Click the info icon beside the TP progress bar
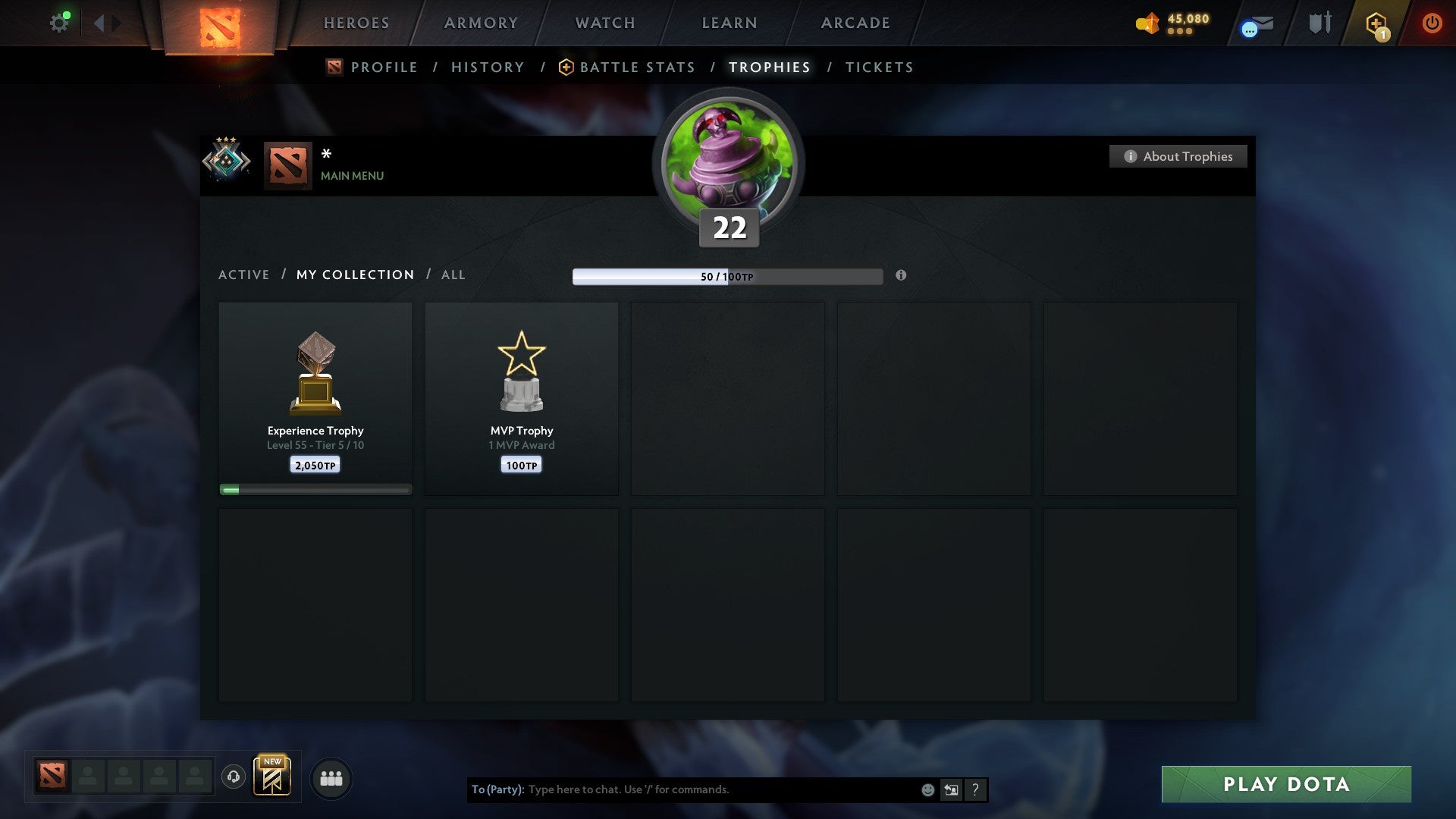Image resolution: width=1456 pixels, height=819 pixels. [900, 277]
